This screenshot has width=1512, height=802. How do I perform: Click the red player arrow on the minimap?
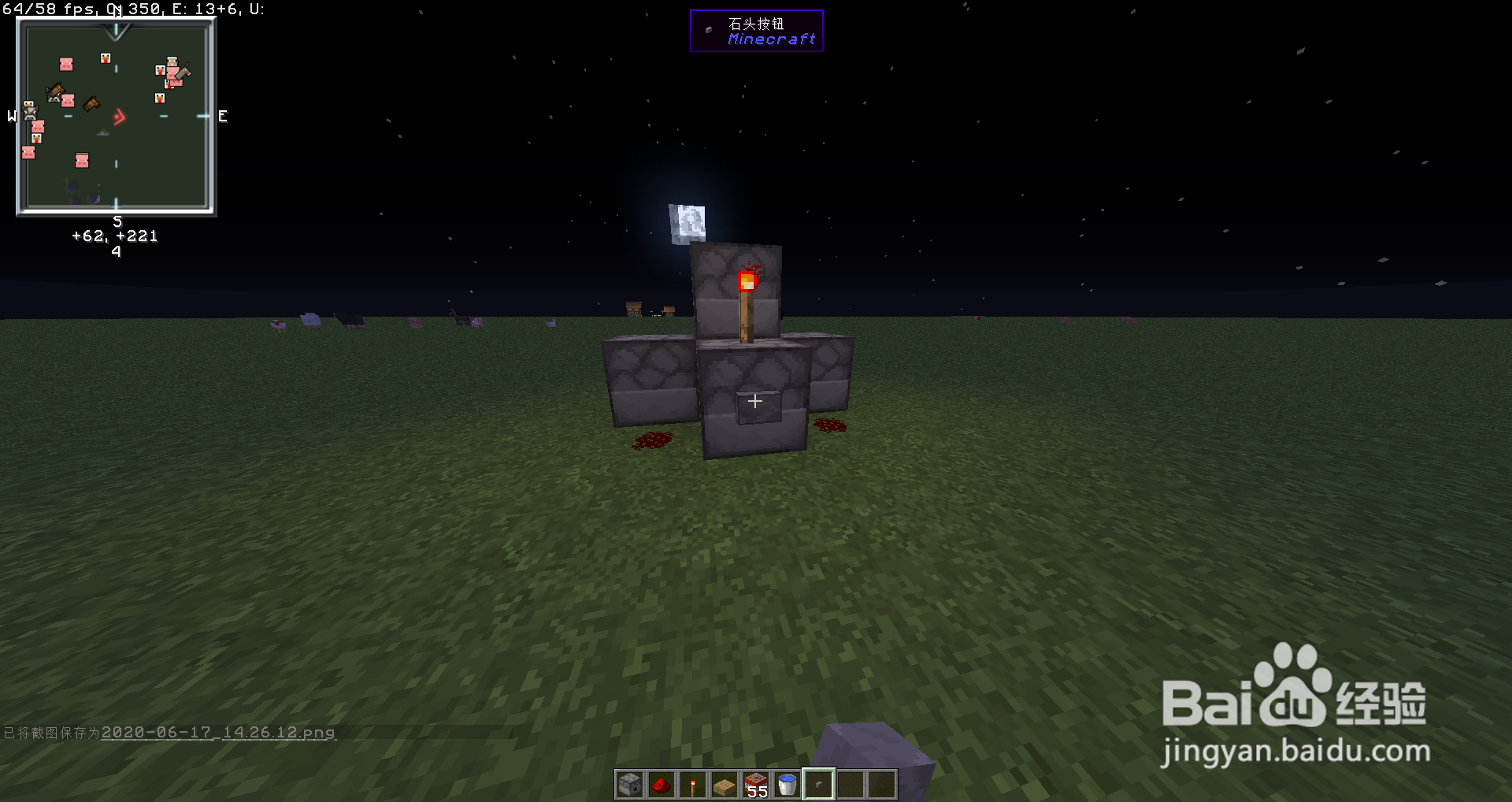[119, 116]
